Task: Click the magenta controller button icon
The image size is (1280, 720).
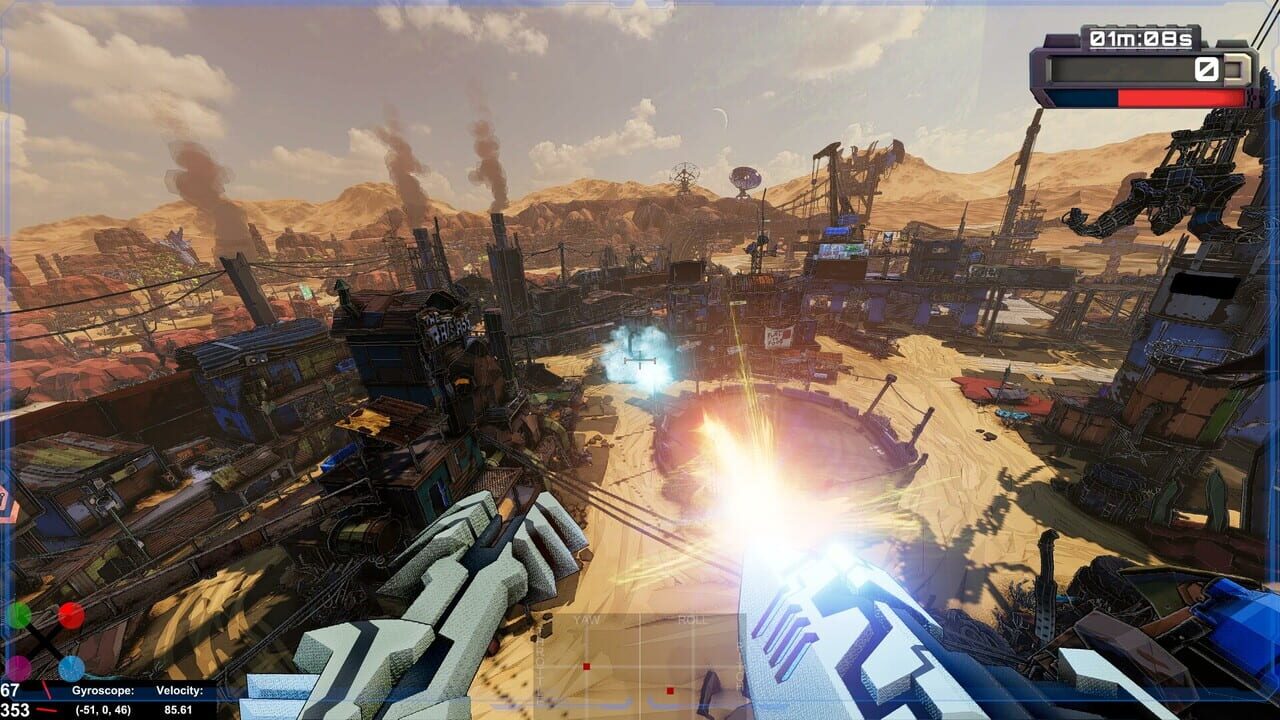Action: click(20, 668)
